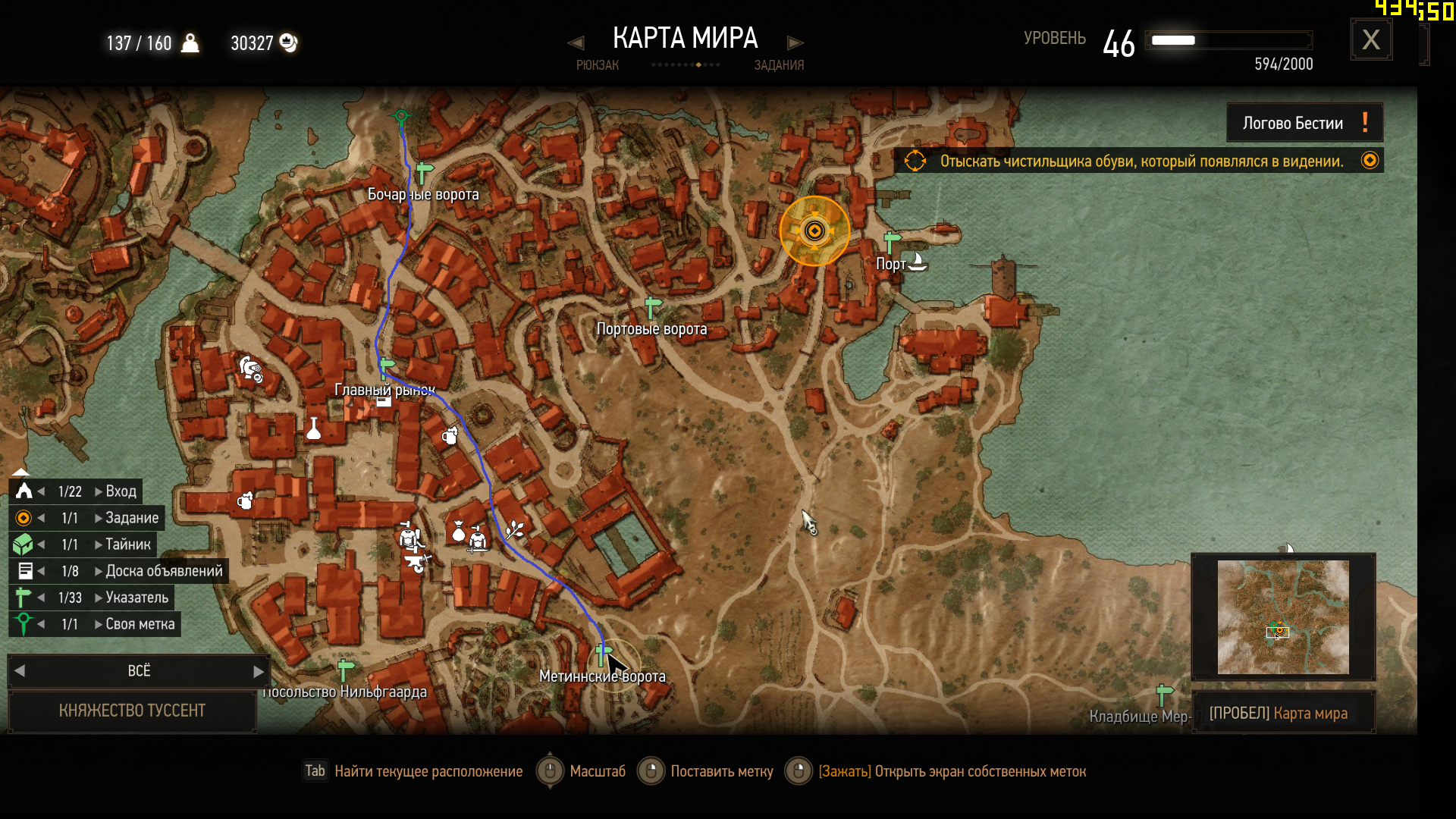1456x819 pixels.
Task: Click the right arrow beside ВСЁ filter
Action: click(258, 671)
